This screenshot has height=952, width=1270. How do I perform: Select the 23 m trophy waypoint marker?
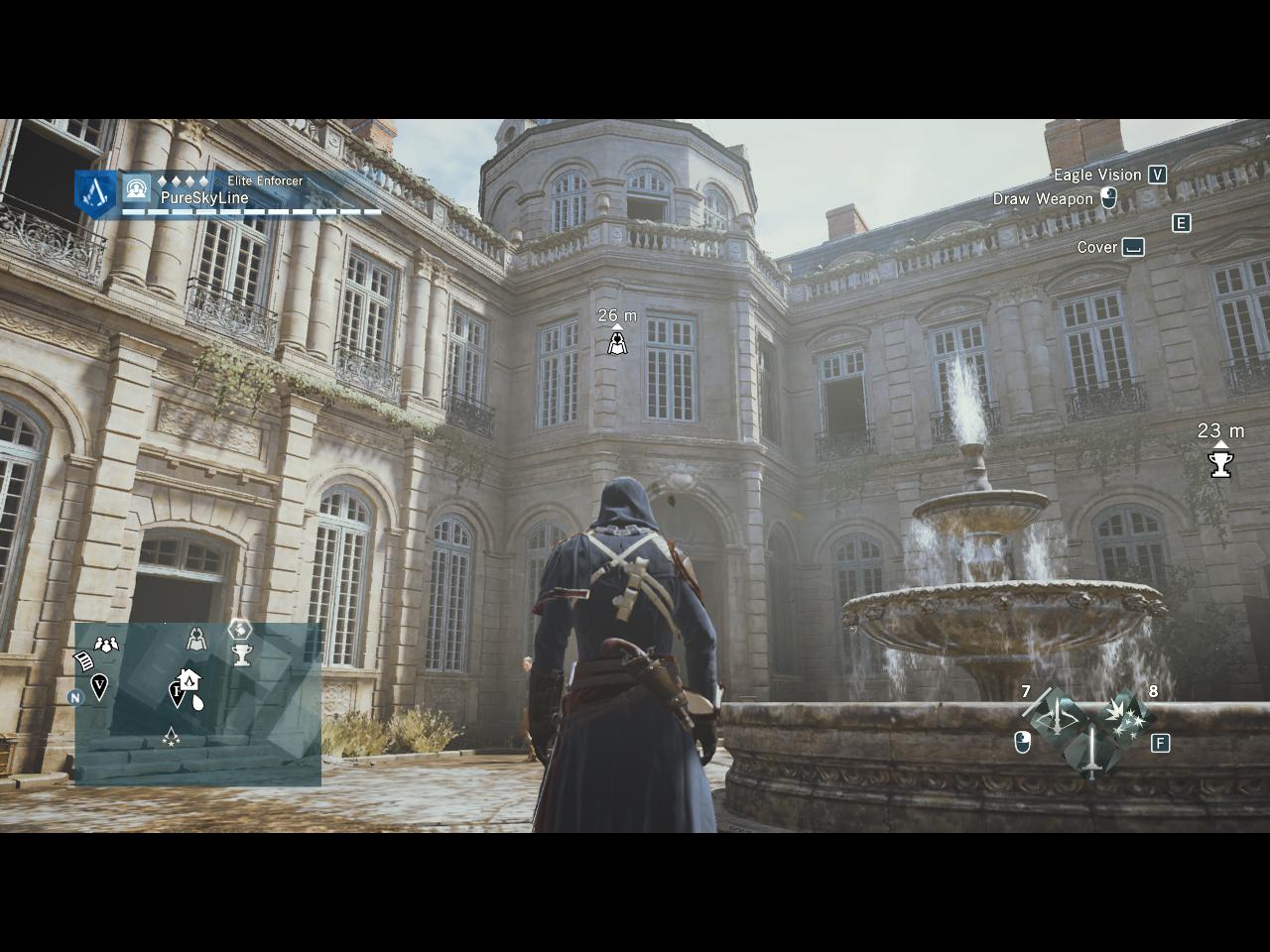pyautogui.click(x=1220, y=463)
